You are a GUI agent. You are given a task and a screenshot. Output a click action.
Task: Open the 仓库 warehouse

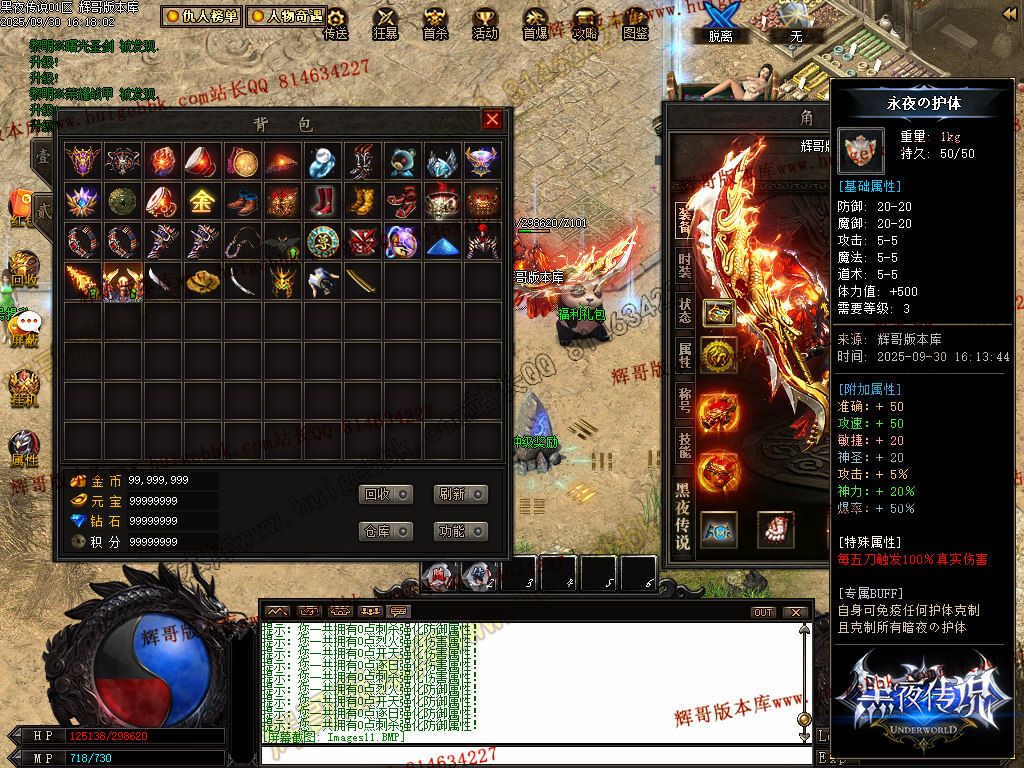pyautogui.click(x=385, y=531)
